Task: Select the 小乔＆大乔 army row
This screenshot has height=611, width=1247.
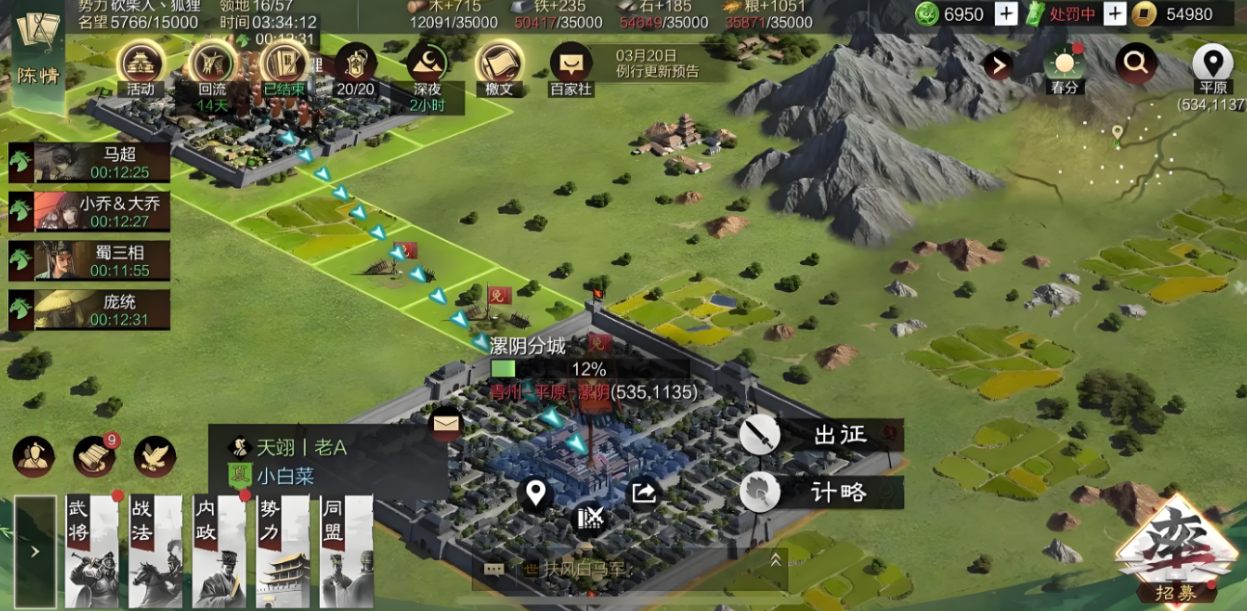Action: point(90,211)
